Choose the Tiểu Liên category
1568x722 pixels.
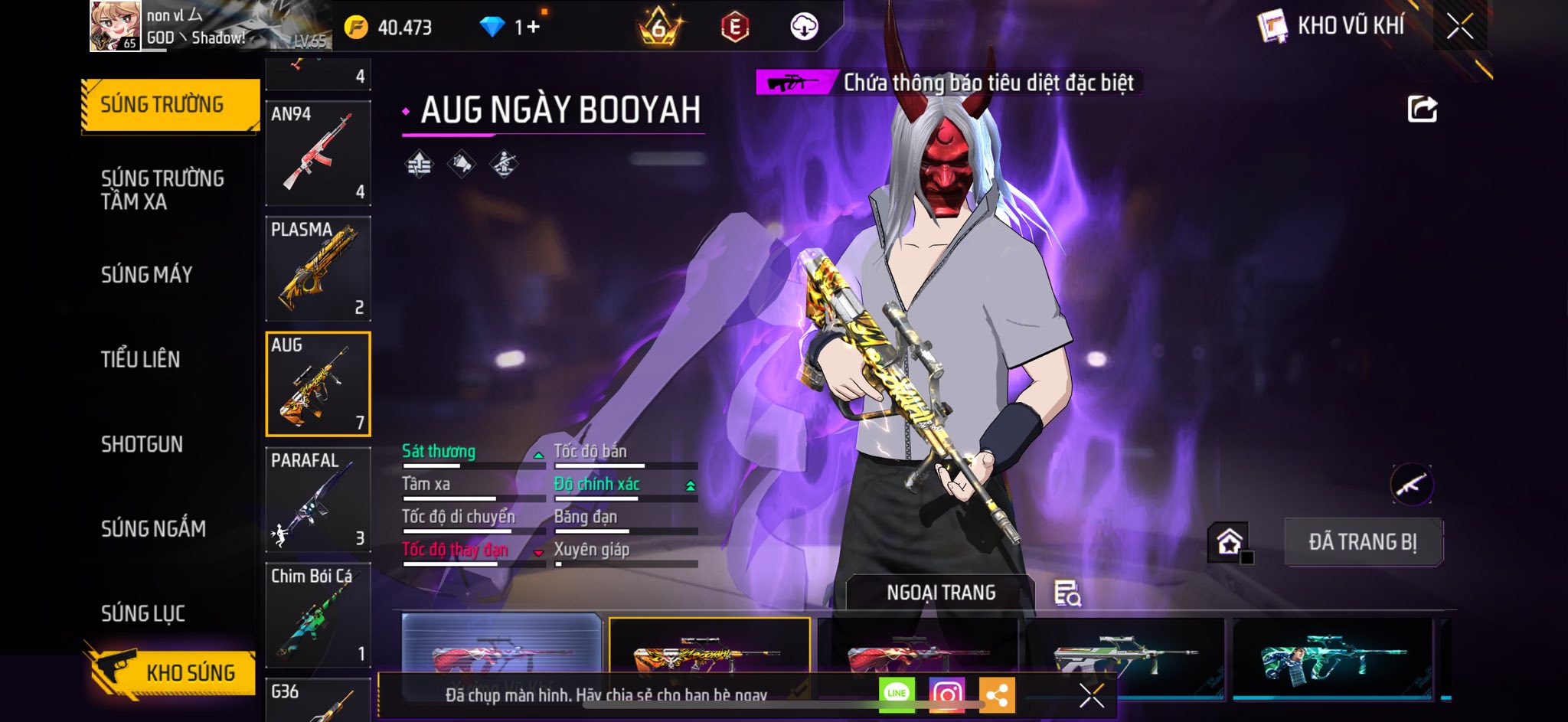[x=141, y=359]
